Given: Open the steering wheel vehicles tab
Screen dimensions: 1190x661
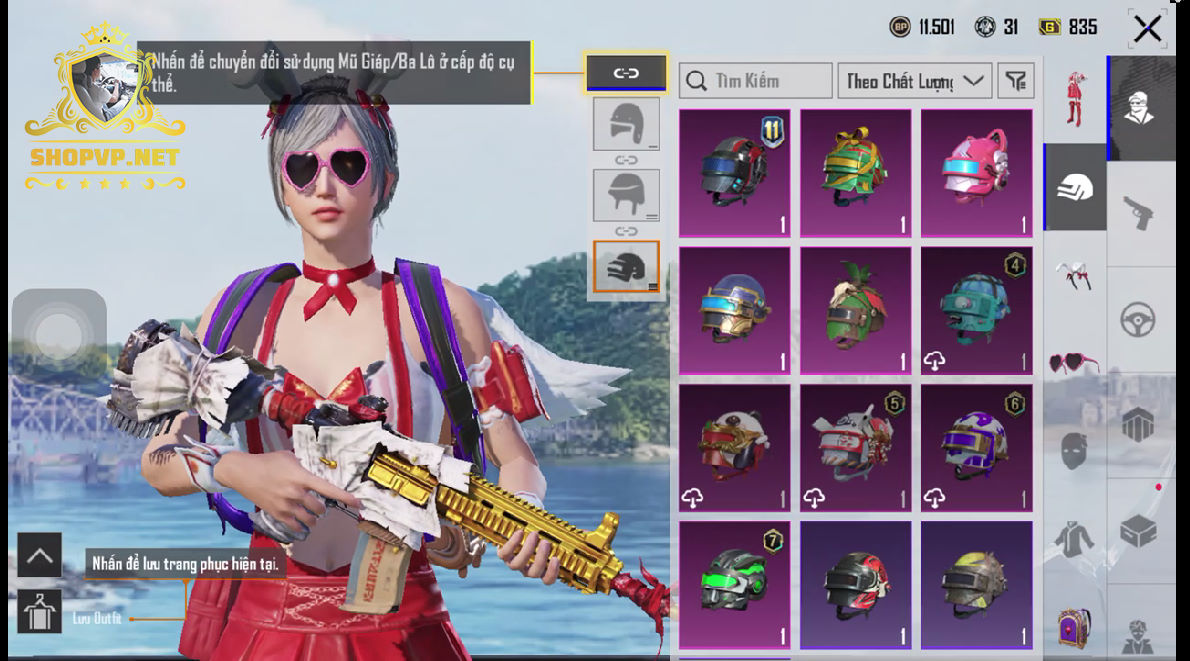Looking at the screenshot, I should [x=1138, y=320].
